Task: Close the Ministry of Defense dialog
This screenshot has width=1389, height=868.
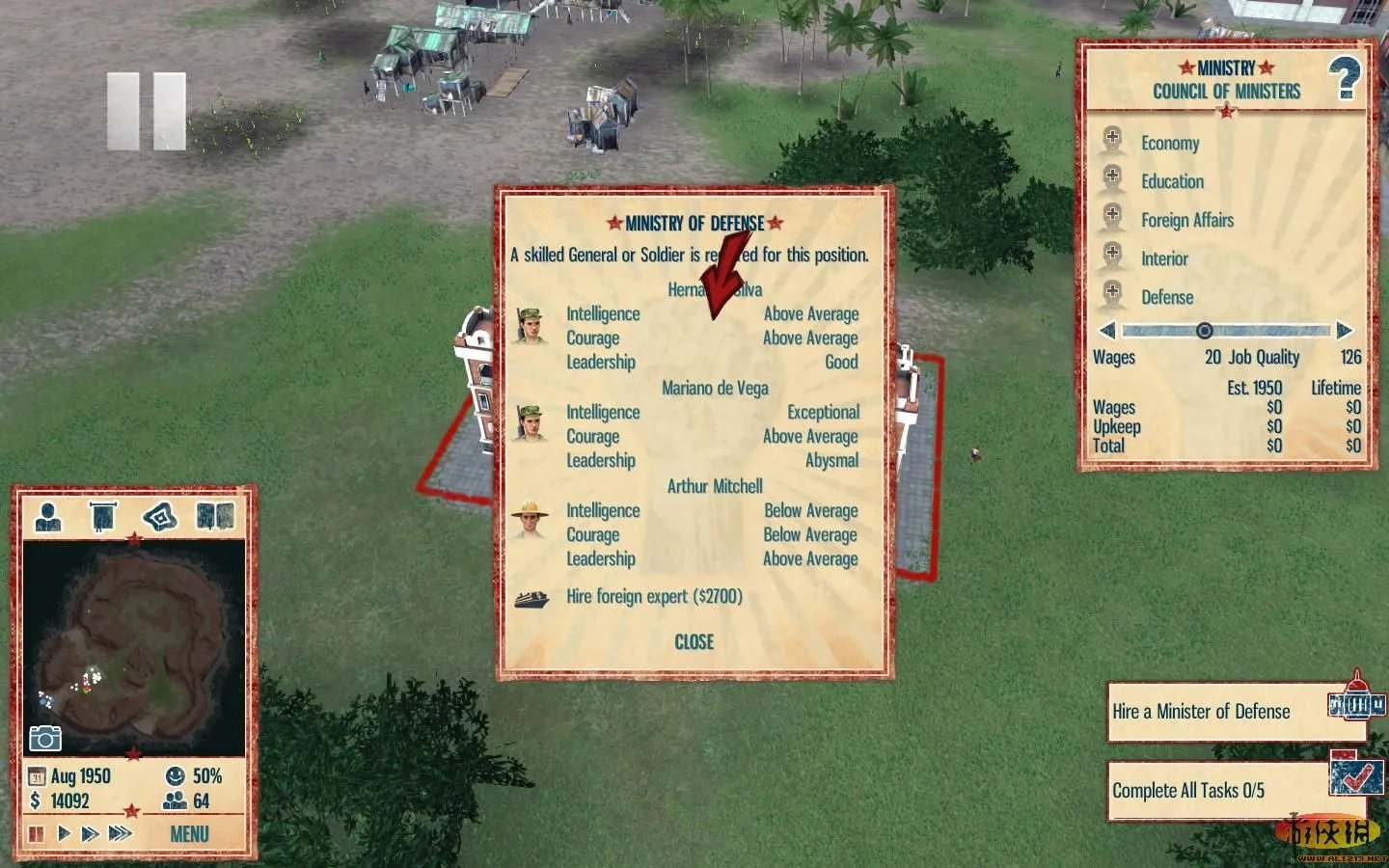Action: (694, 642)
